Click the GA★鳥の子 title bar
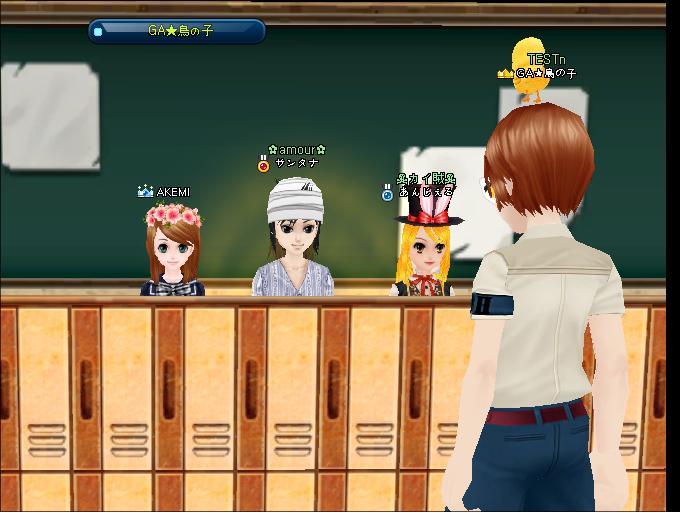Viewport: 680px width, 512px height. pos(180,31)
